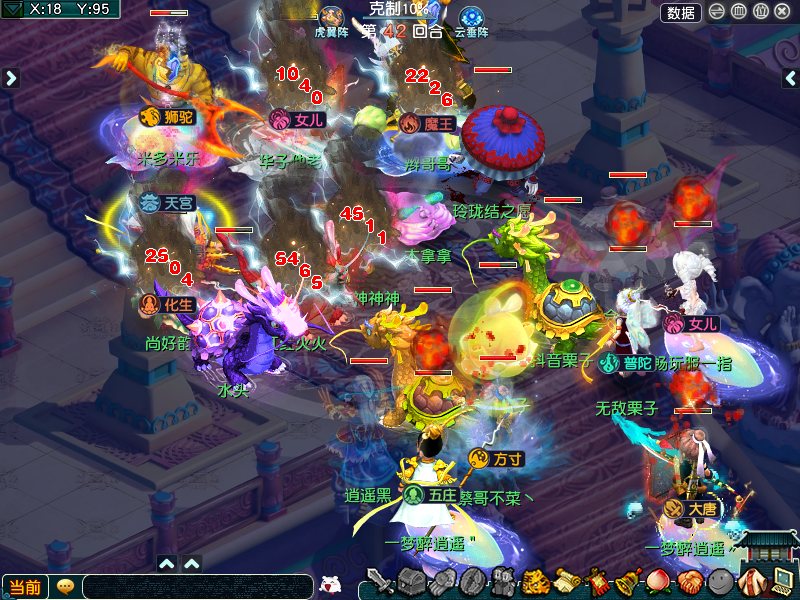Toggle the 血 health display button
Viewport: 800px width, 600px height.
point(738,11)
